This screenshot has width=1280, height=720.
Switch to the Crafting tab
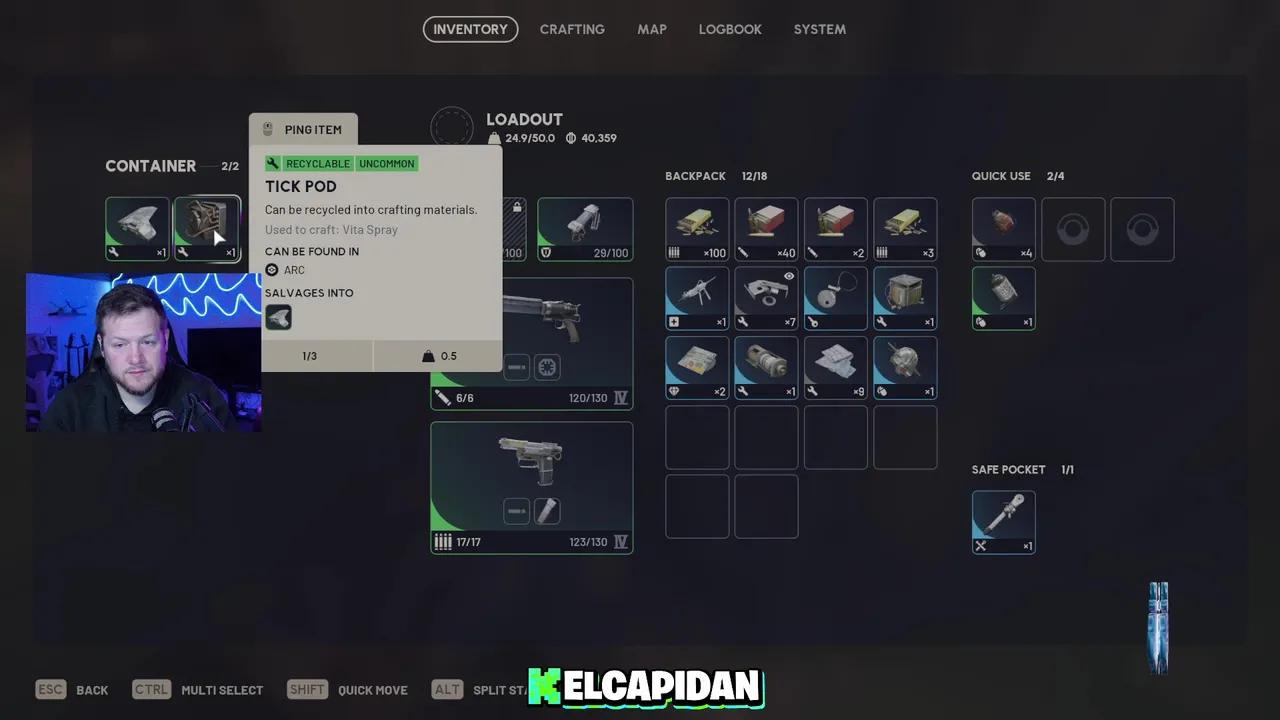coord(572,29)
